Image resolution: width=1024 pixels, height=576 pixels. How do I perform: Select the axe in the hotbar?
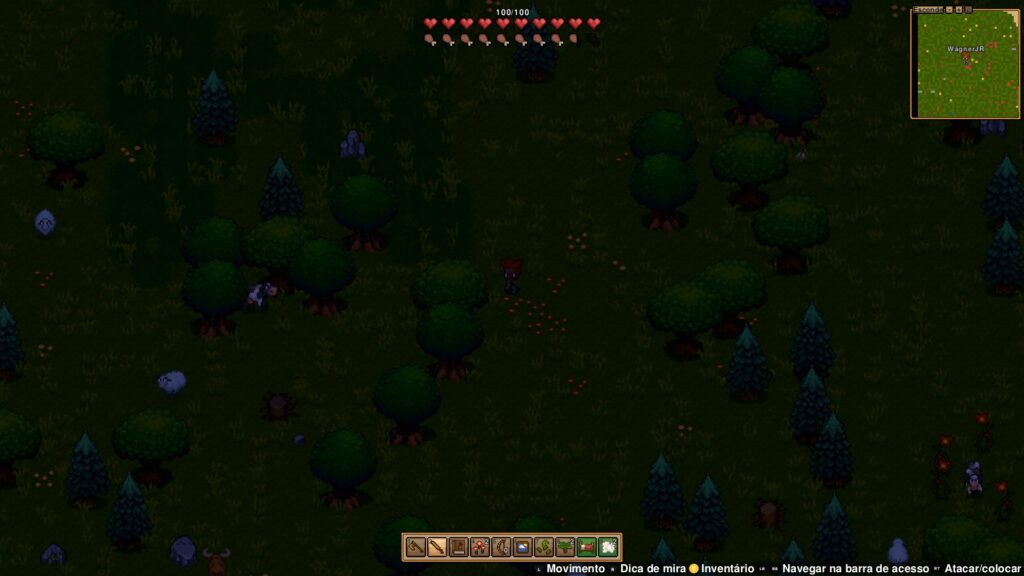[x=414, y=547]
